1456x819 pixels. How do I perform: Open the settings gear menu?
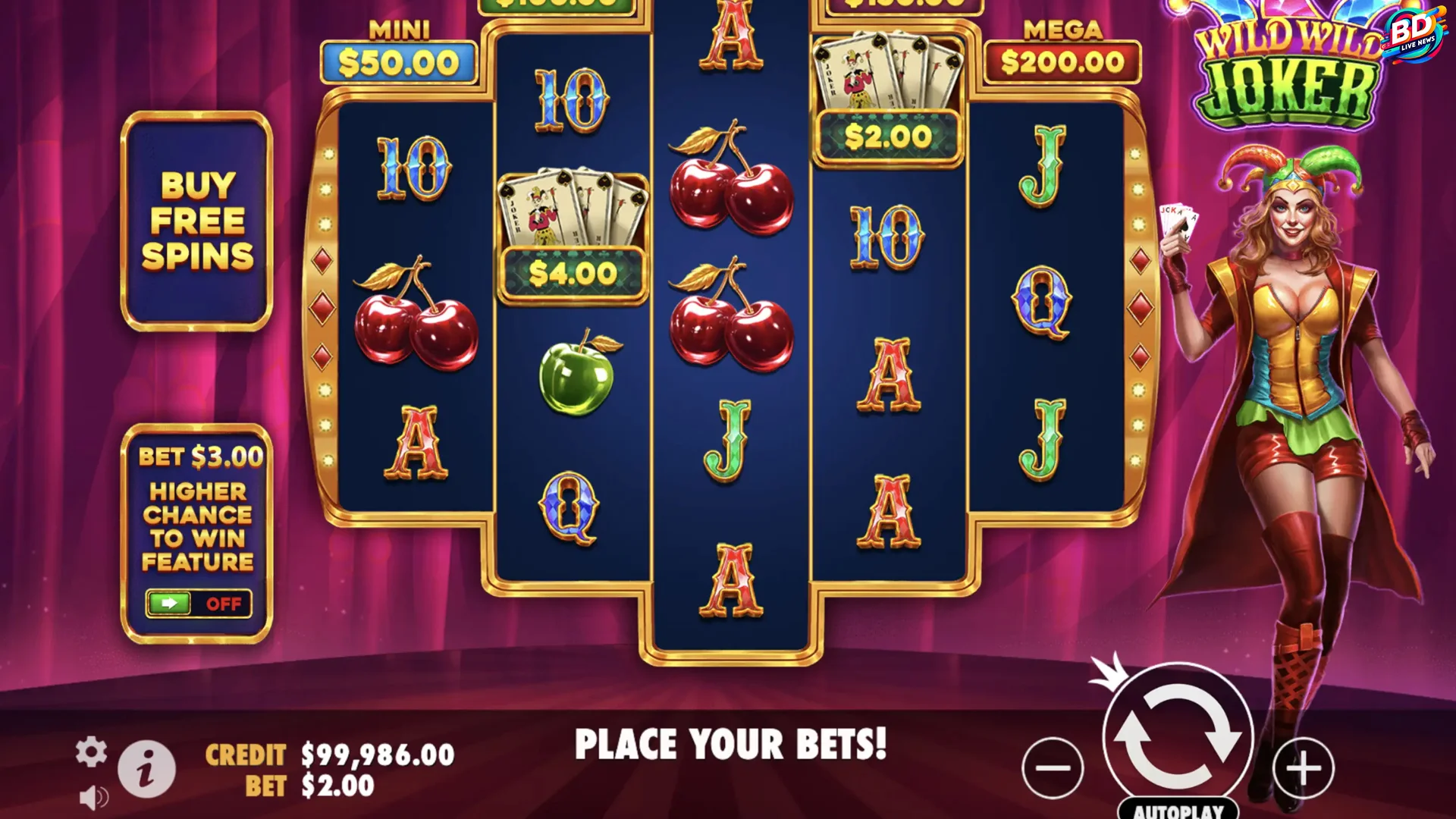click(x=91, y=753)
